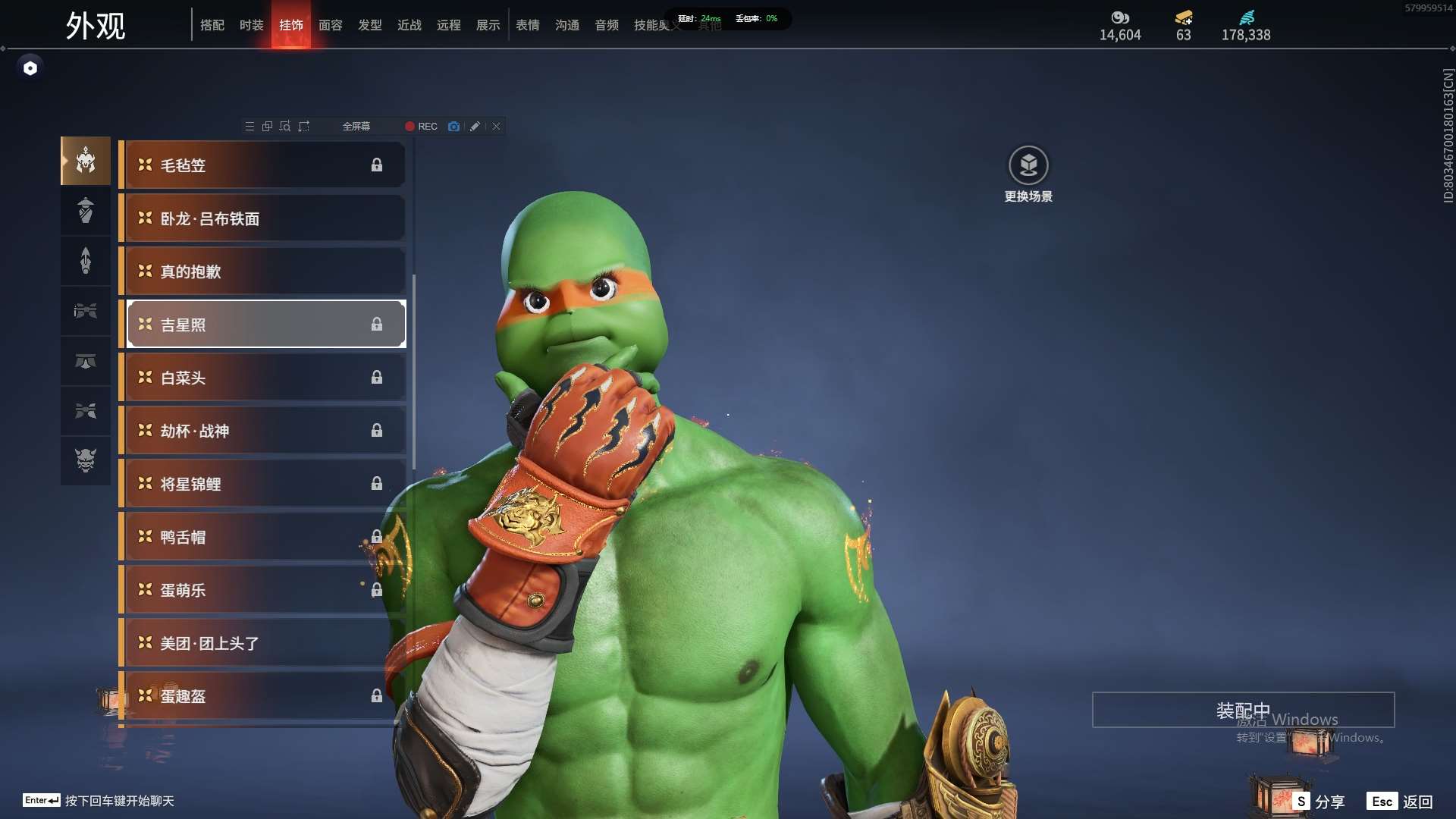Close the screen recorder toolbar
Image resolution: width=1456 pixels, height=819 pixels.
pos(496,127)
